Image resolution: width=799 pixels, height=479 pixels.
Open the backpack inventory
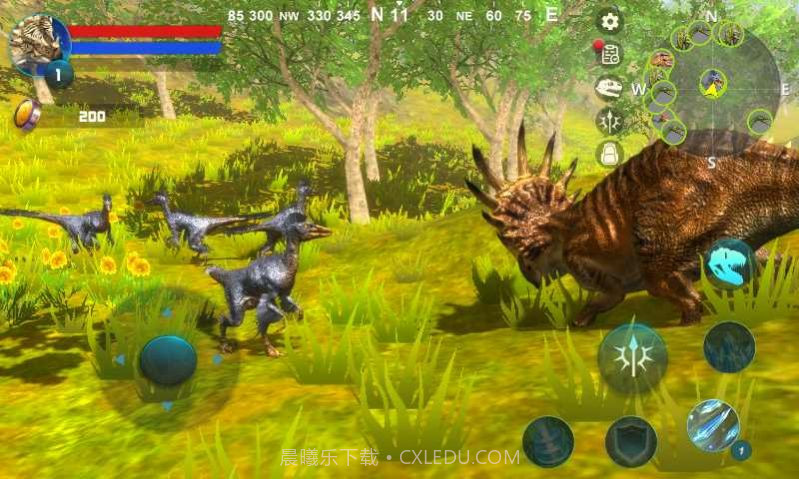(609, 153)
